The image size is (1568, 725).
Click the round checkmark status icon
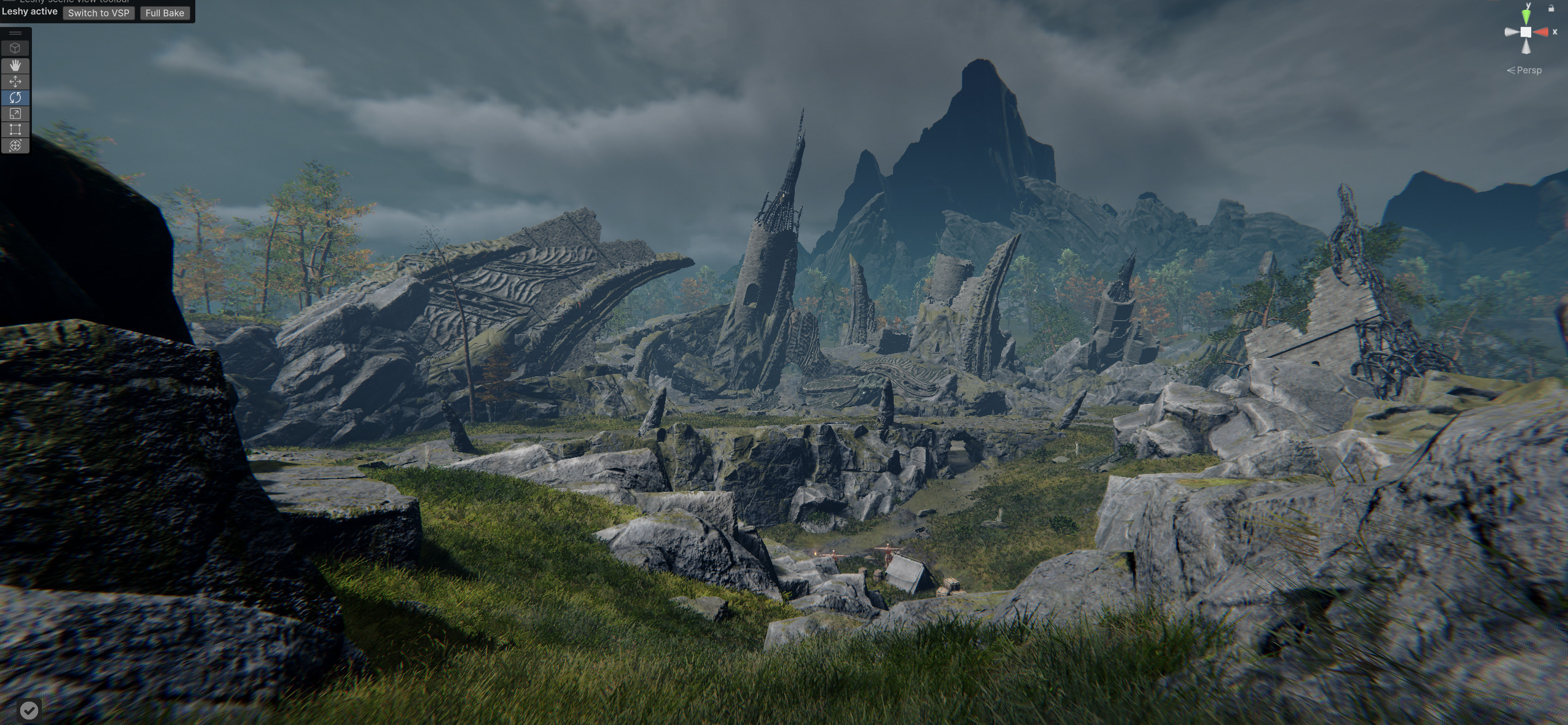(29, 710)
